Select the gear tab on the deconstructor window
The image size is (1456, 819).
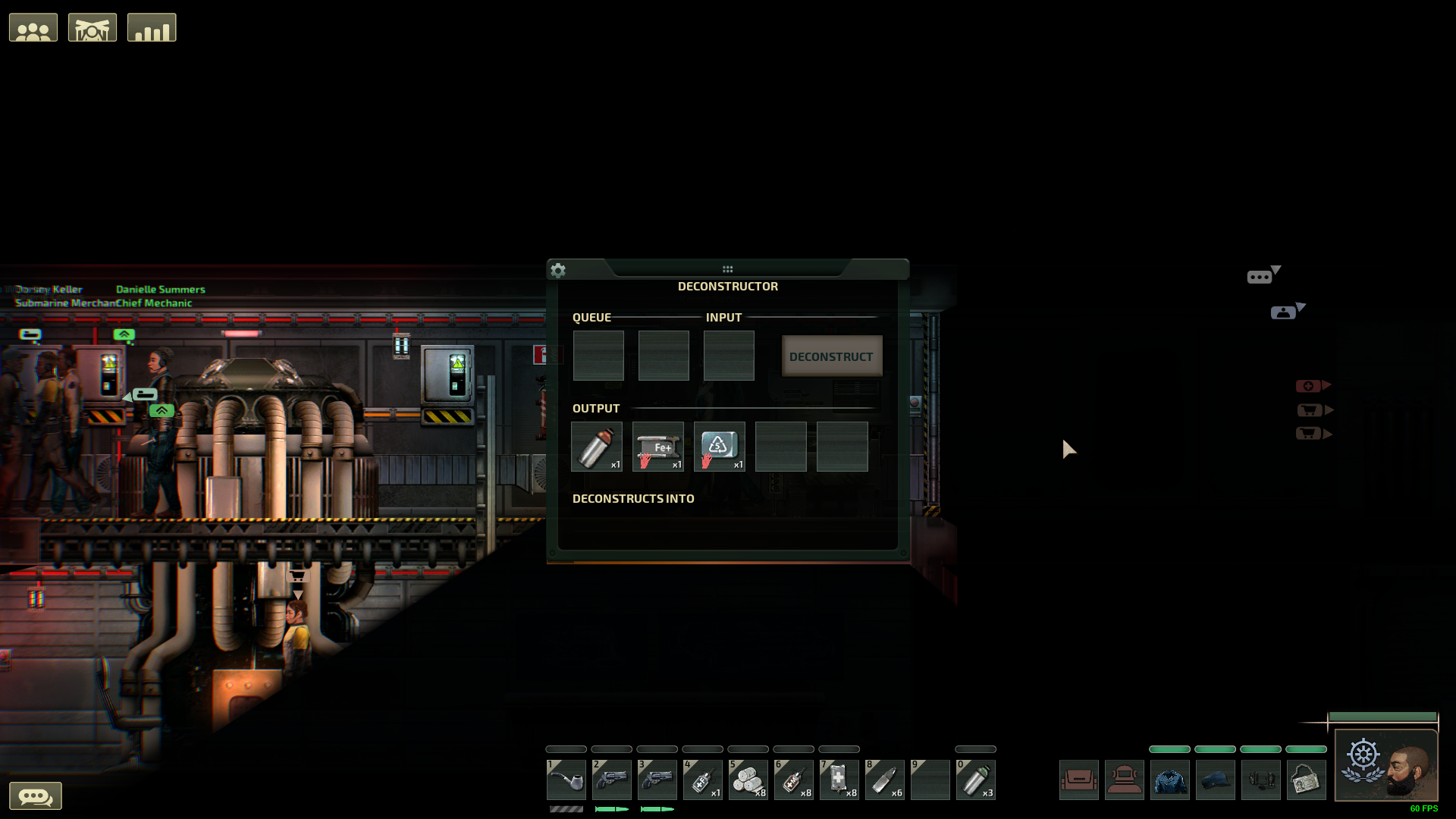(558, 271)
